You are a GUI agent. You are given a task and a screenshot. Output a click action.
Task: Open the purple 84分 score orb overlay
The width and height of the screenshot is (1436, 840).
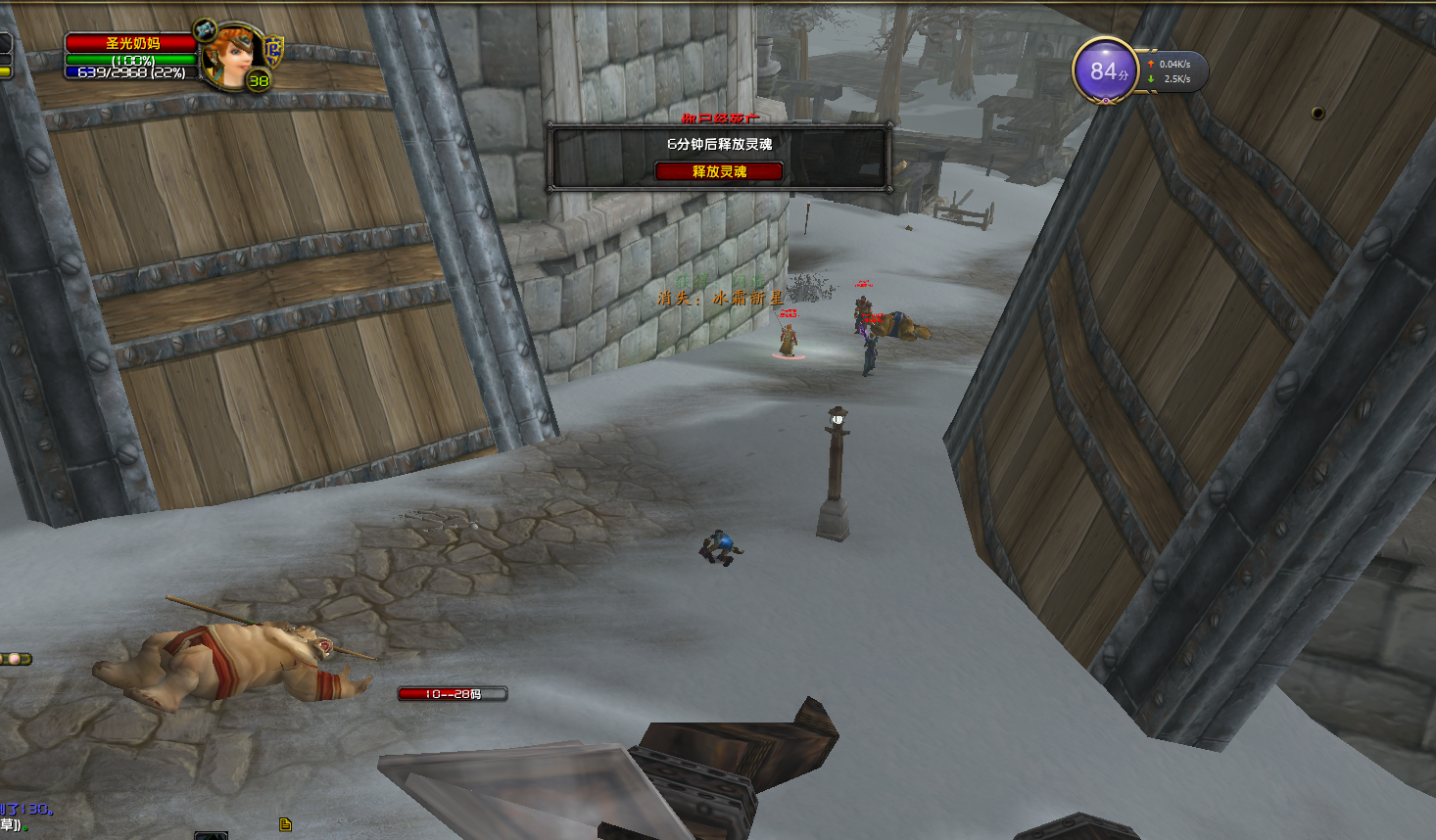1105,71
